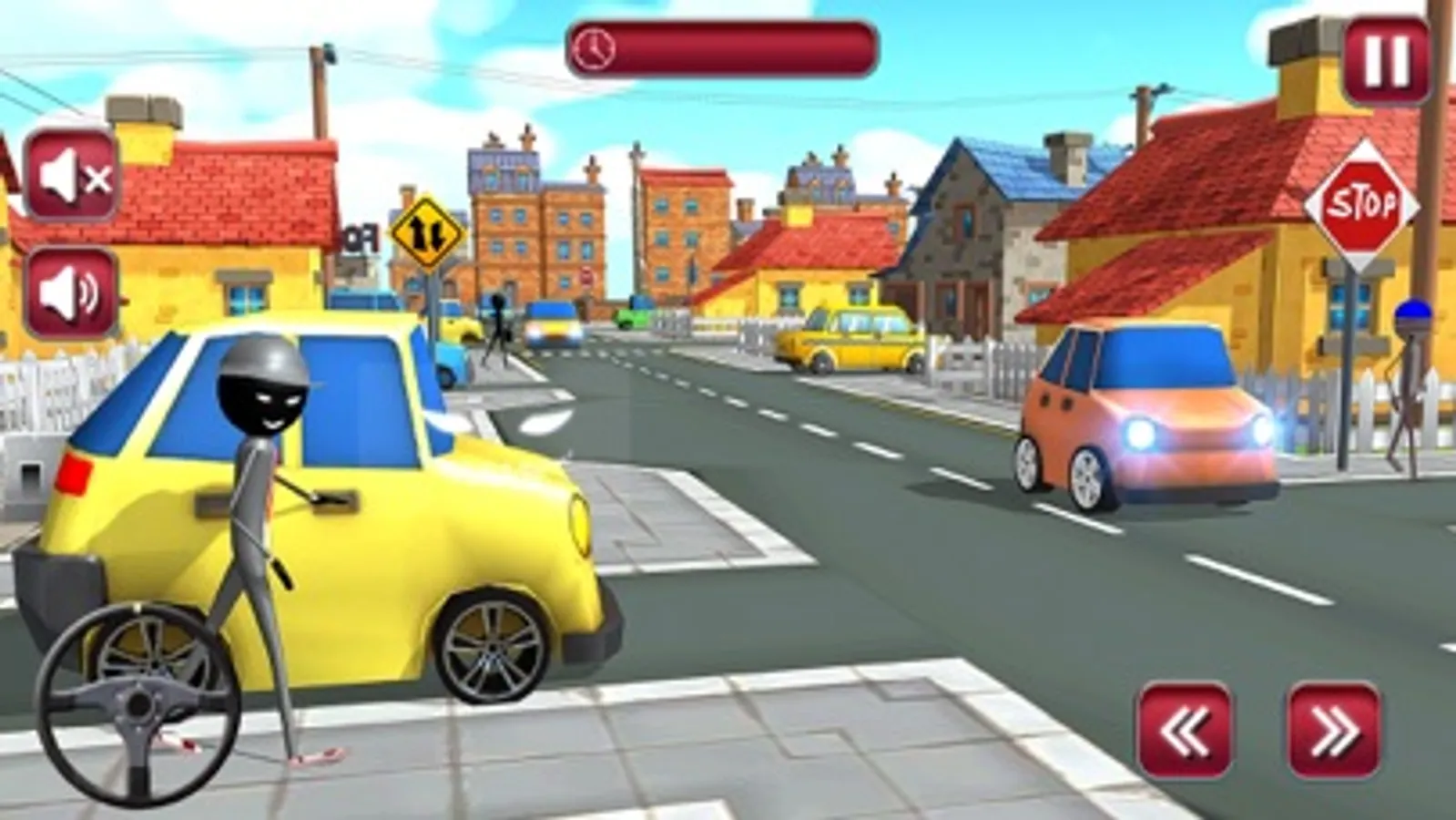Viewport: 1456px width, 820px height.
Task: Reveal options via the right chevron button
Action: (1334, 727)
